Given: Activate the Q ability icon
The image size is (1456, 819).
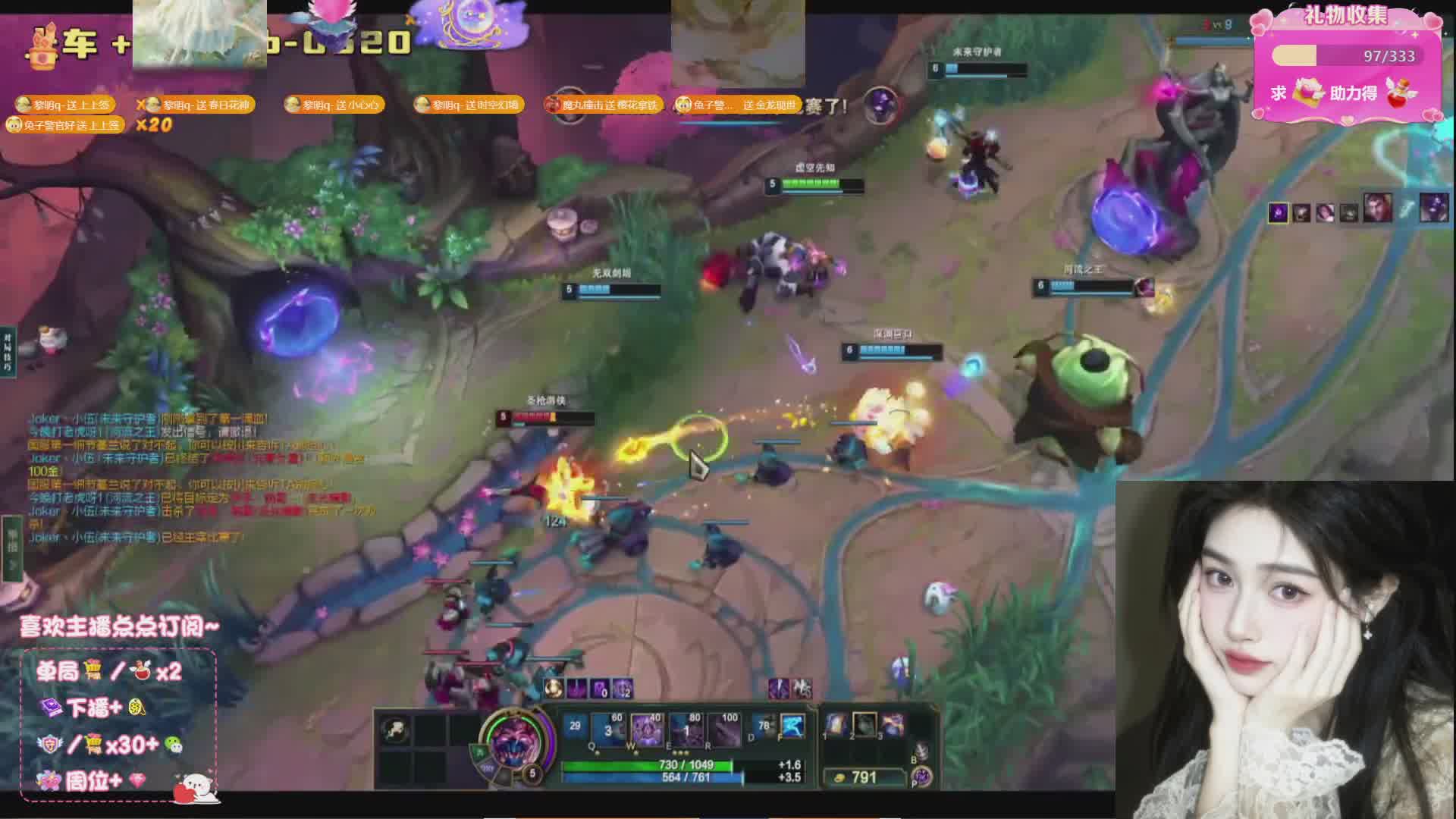Looking at the screenshot, I should [607, 729].
